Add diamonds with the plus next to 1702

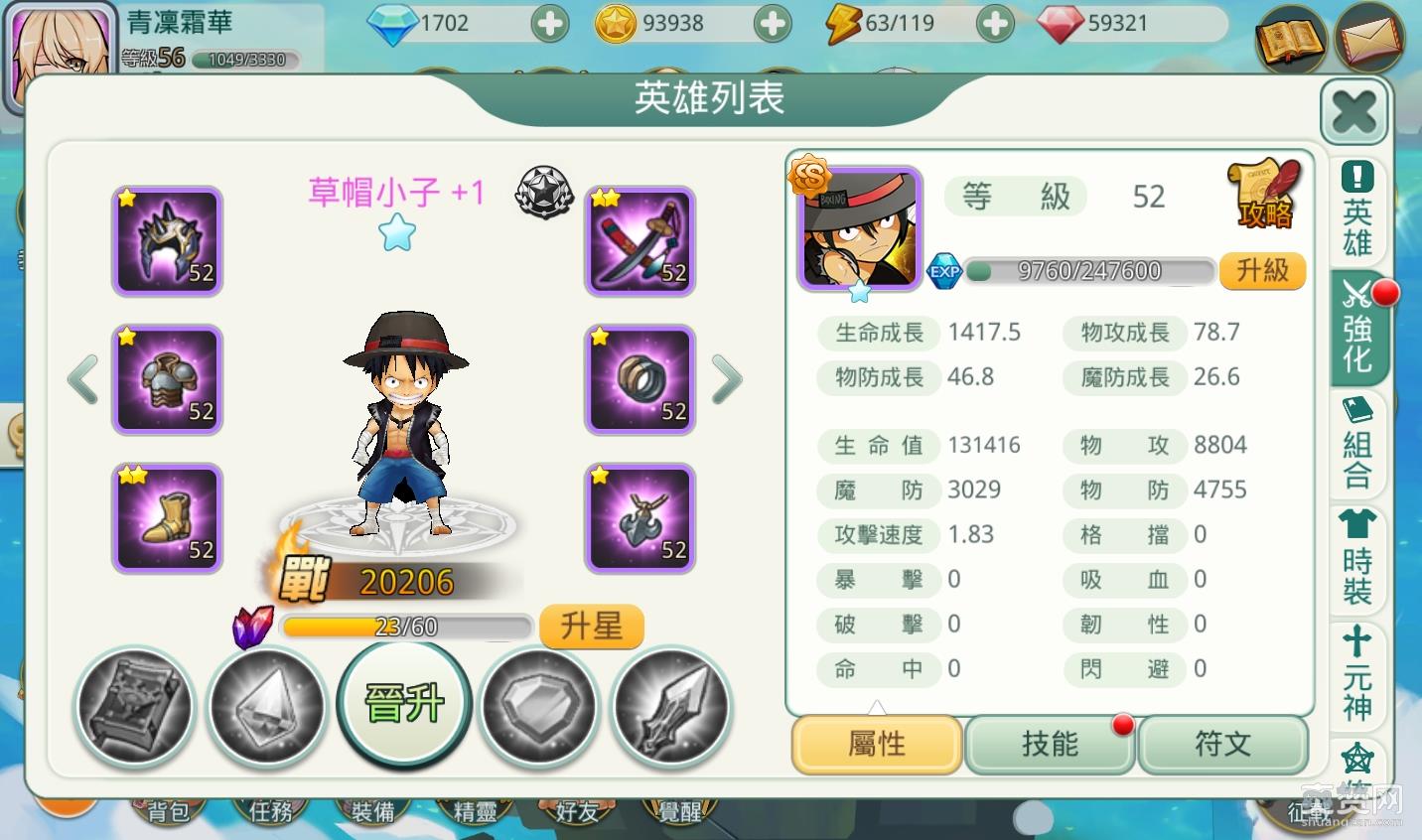[x=549, y=23]
